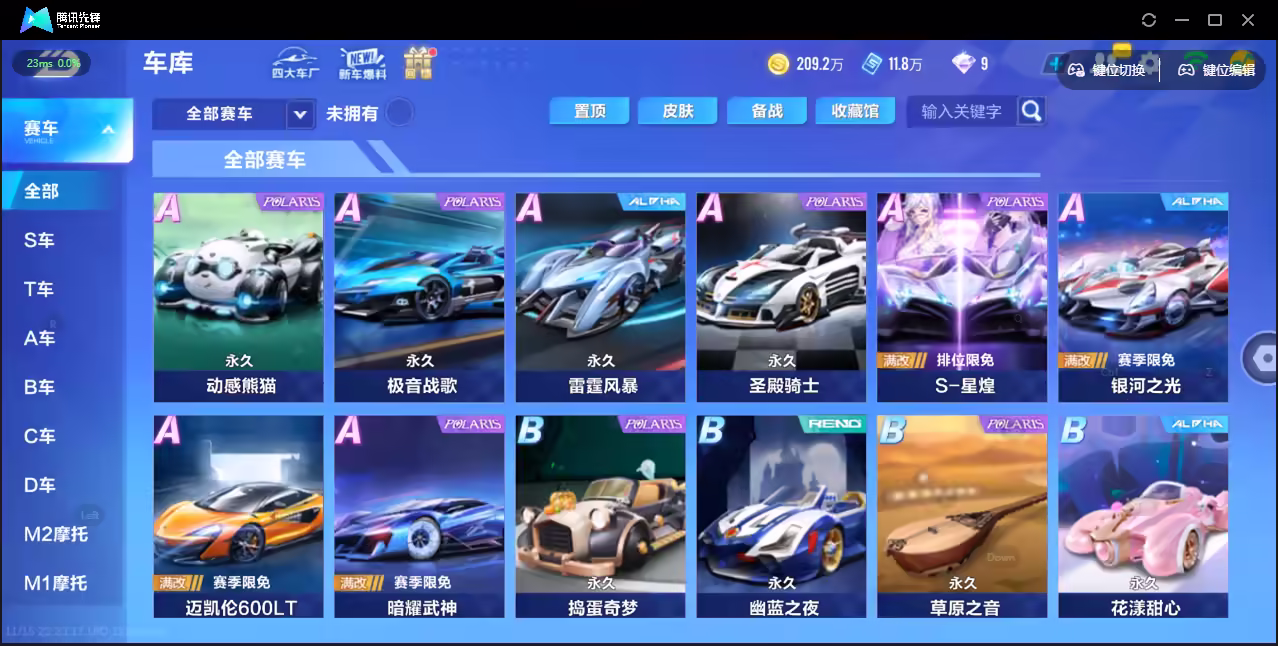The height and width of the screenshot is (646, 1278).
Task: Open the 新车爆料 news icon
Action: pyautogui.click(x=362, y=62)
